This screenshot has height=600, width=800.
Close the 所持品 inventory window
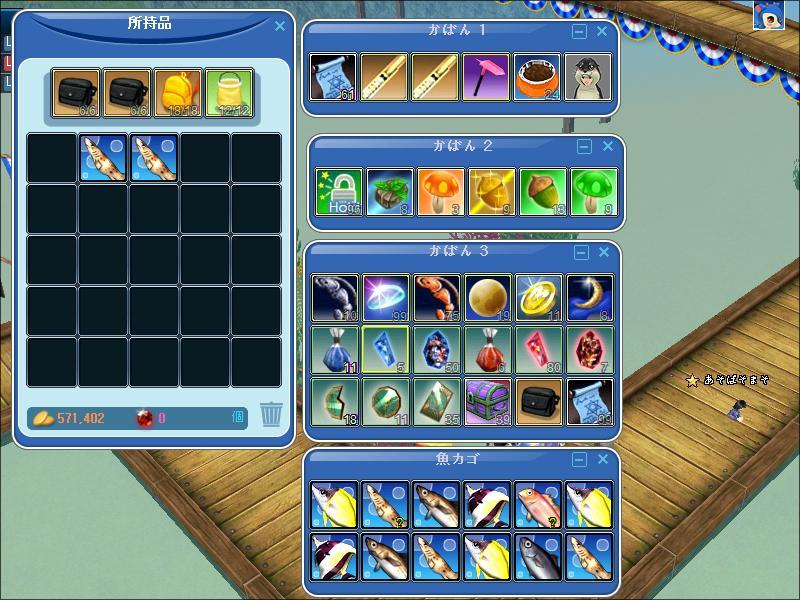(280, 27)
